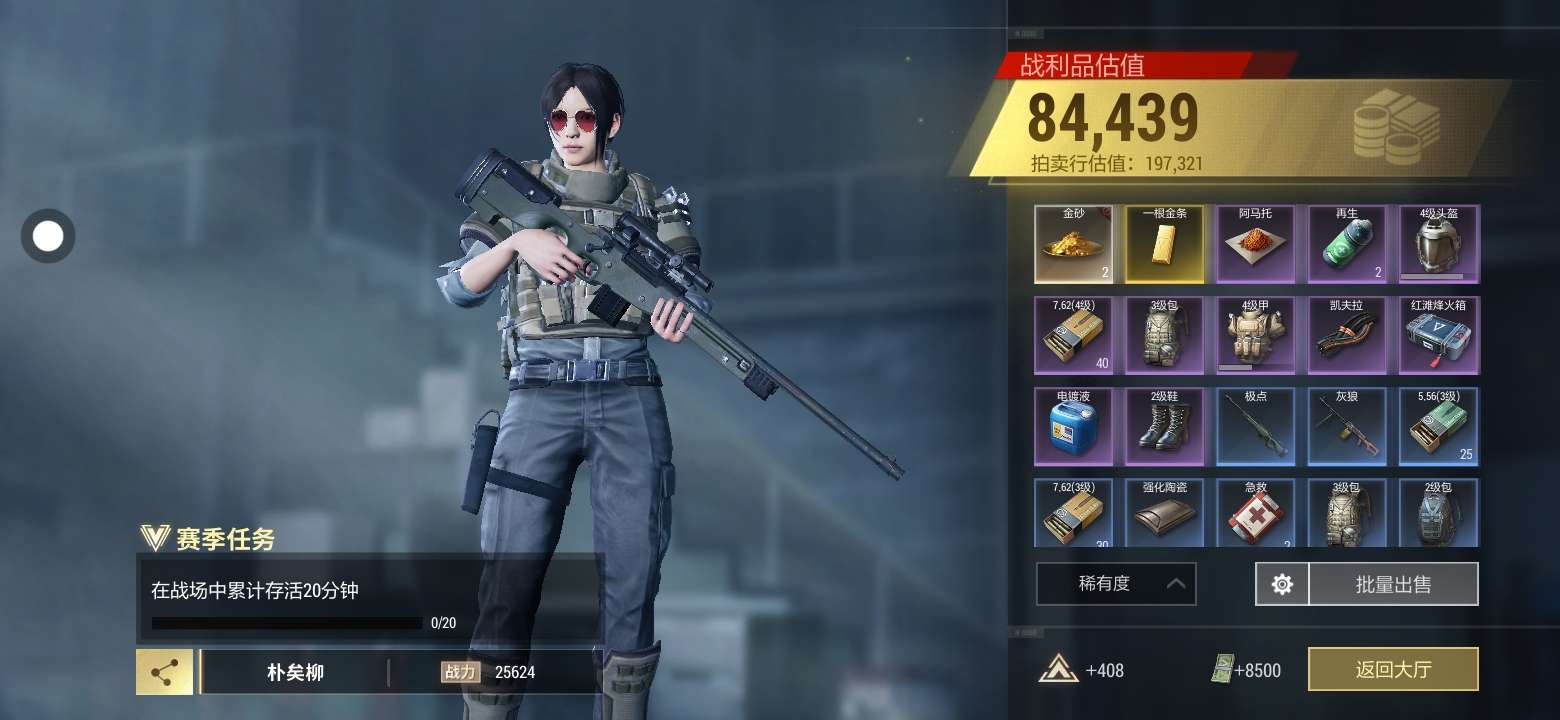1560x720 pixels.
Task: Expand the 稀有度 rarity sort dropdown
Action: pyautogui.click(x=1116, y=584)
